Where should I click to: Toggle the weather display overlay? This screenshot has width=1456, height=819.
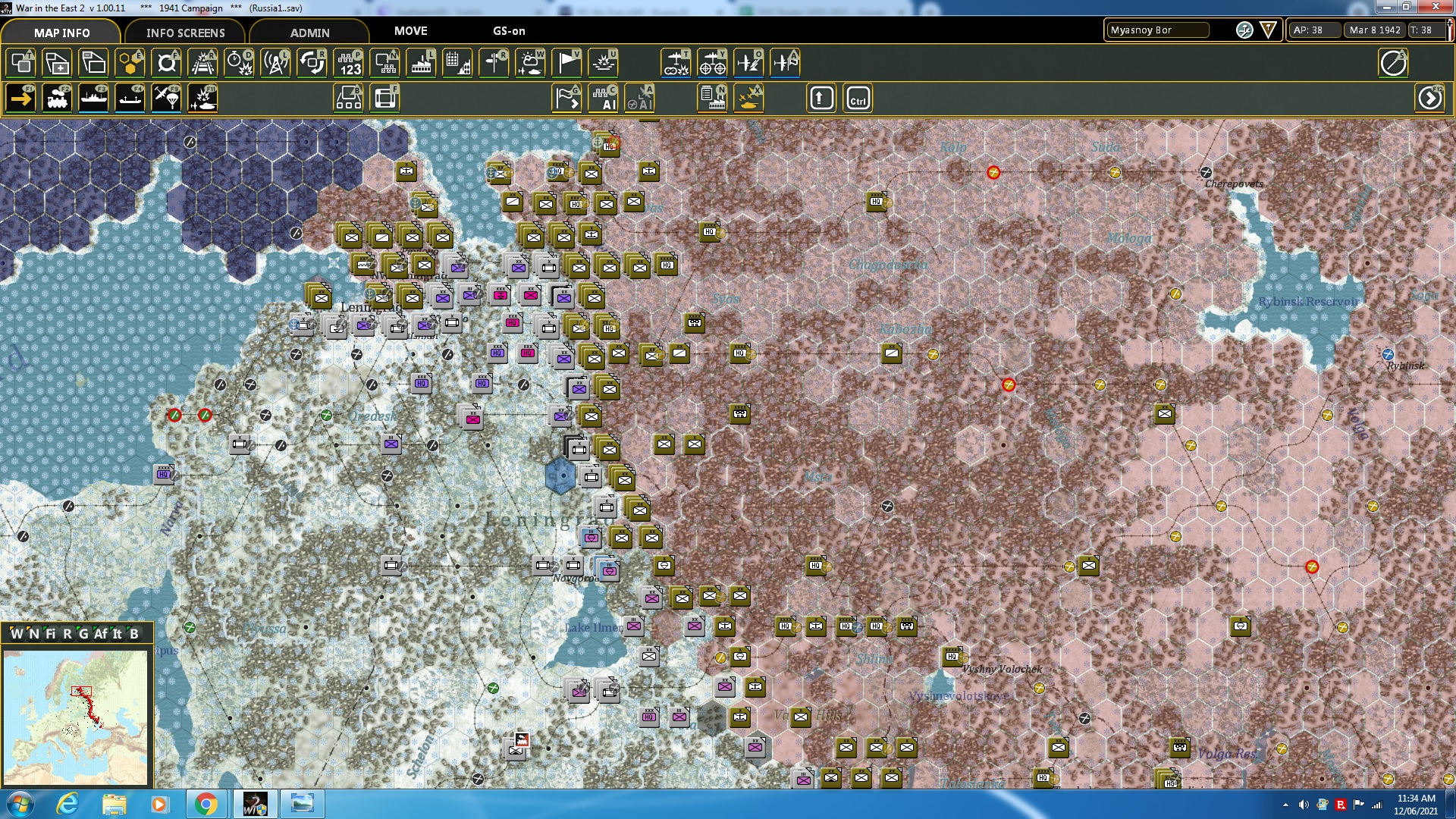click(x=530, y=63)
